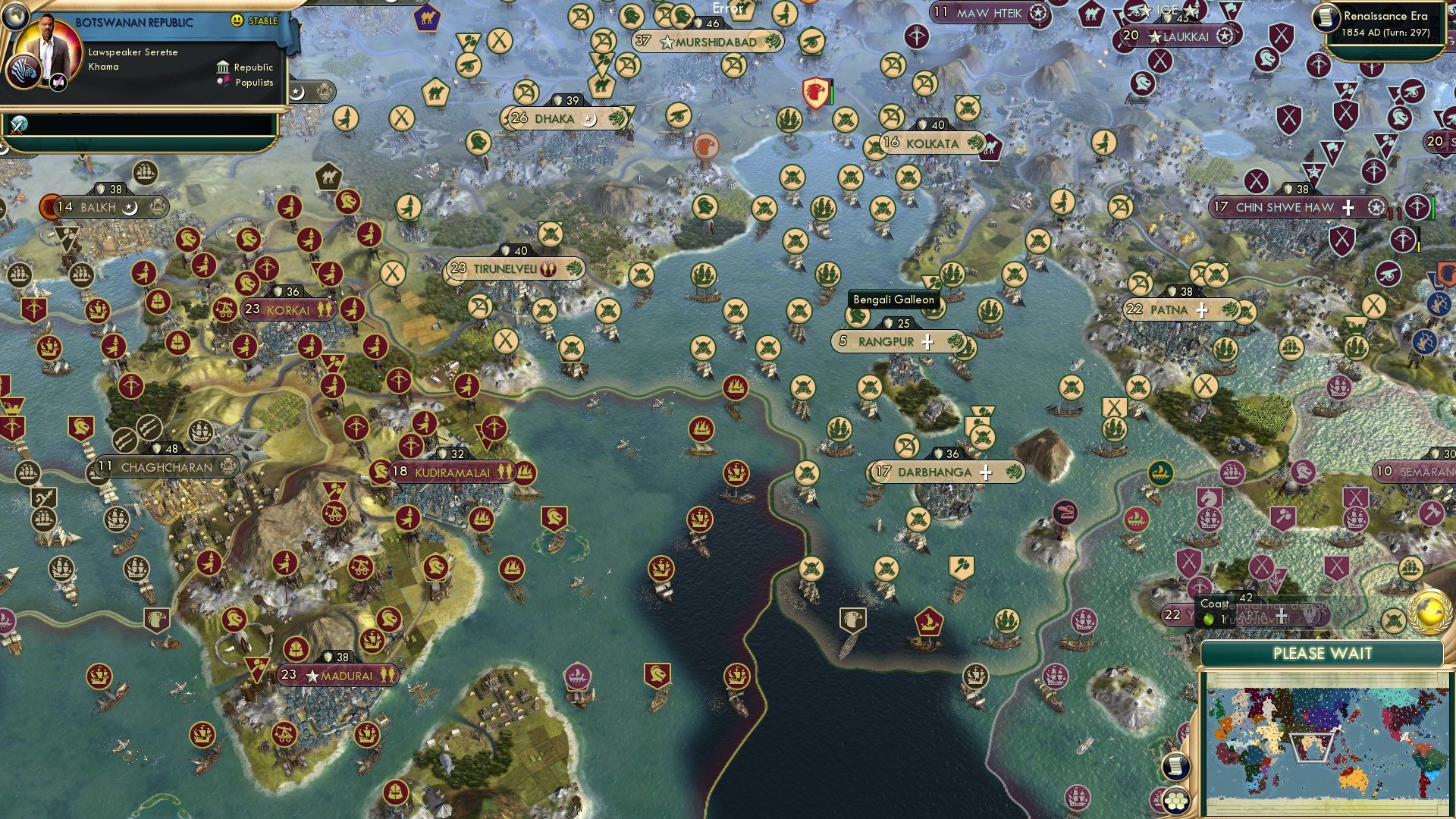Click the Please Wait turn button

1322,654
